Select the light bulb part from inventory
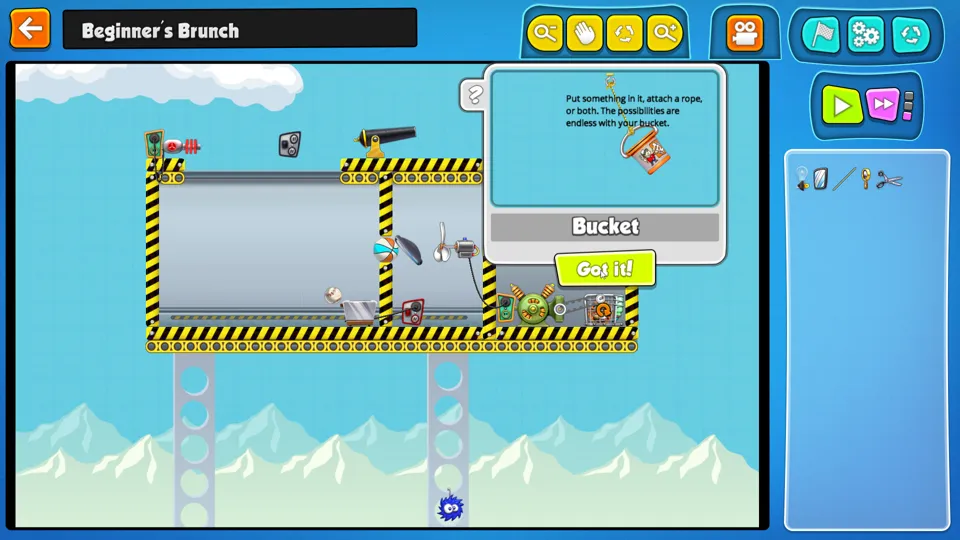This screenshot has width=960, height=540. point(802,178)
